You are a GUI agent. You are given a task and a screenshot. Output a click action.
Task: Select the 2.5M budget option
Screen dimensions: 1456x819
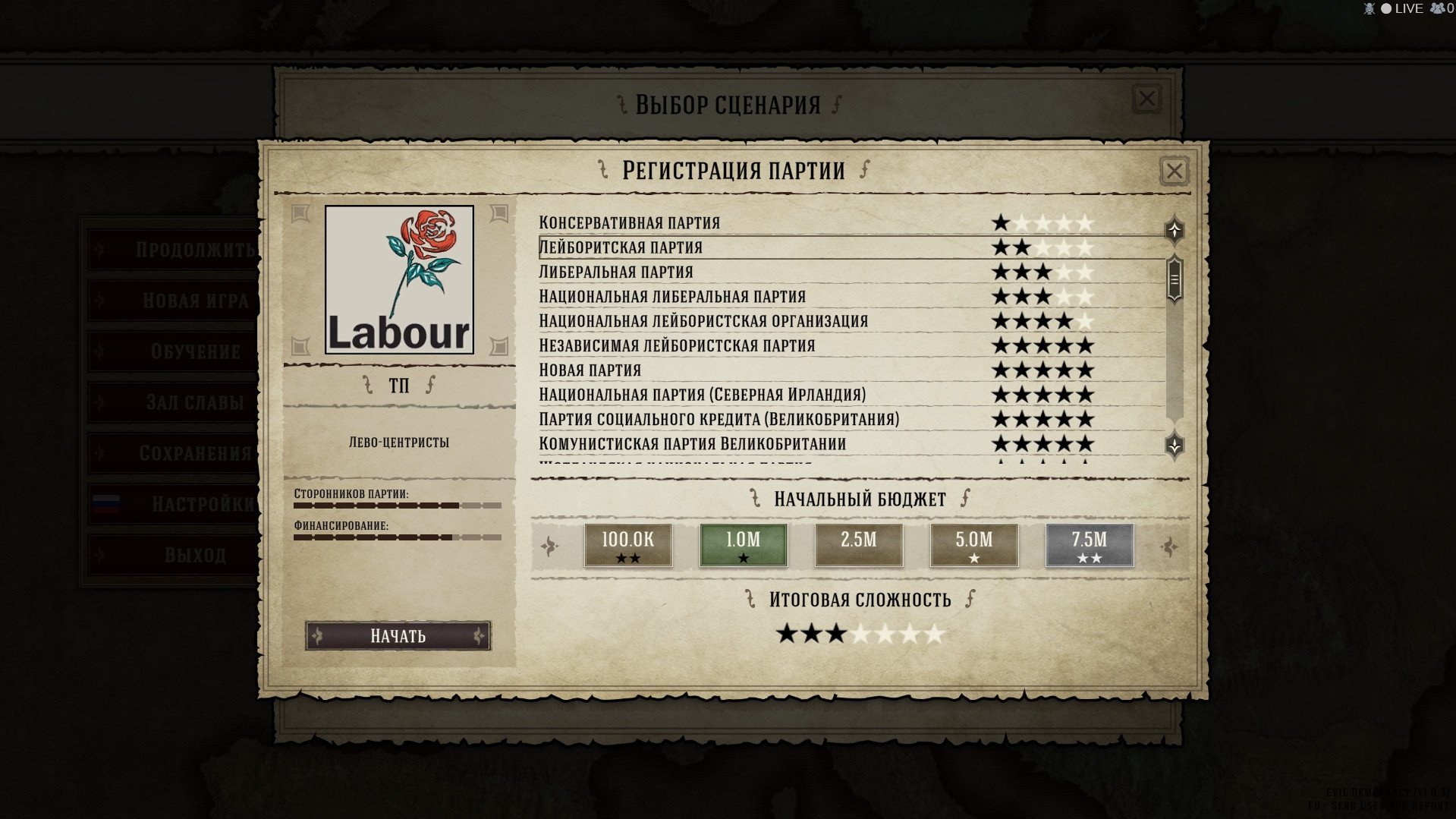pyautogui.click(x=858, y=545)
